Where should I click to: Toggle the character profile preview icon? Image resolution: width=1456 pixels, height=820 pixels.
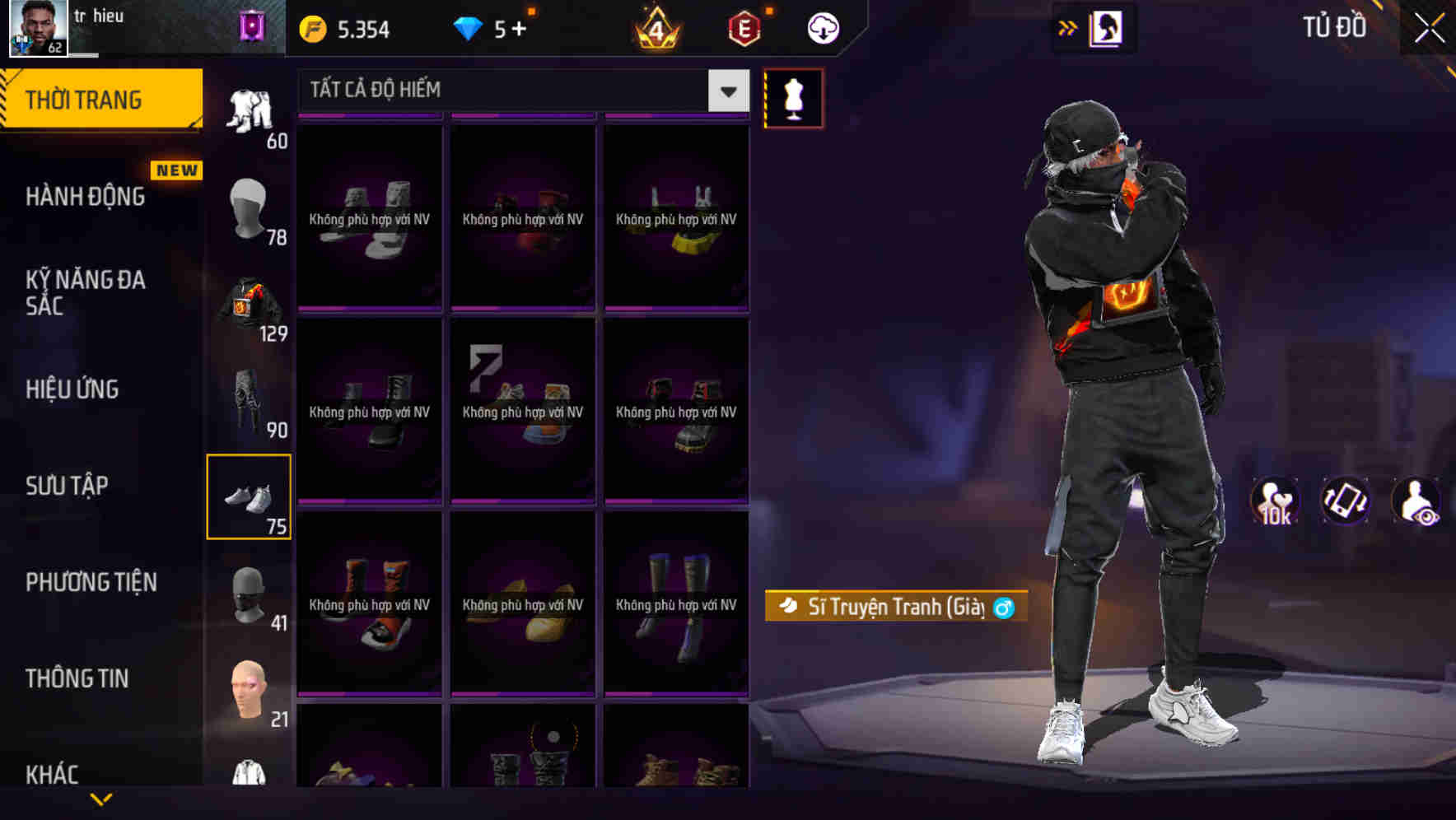click(1105, 28)
